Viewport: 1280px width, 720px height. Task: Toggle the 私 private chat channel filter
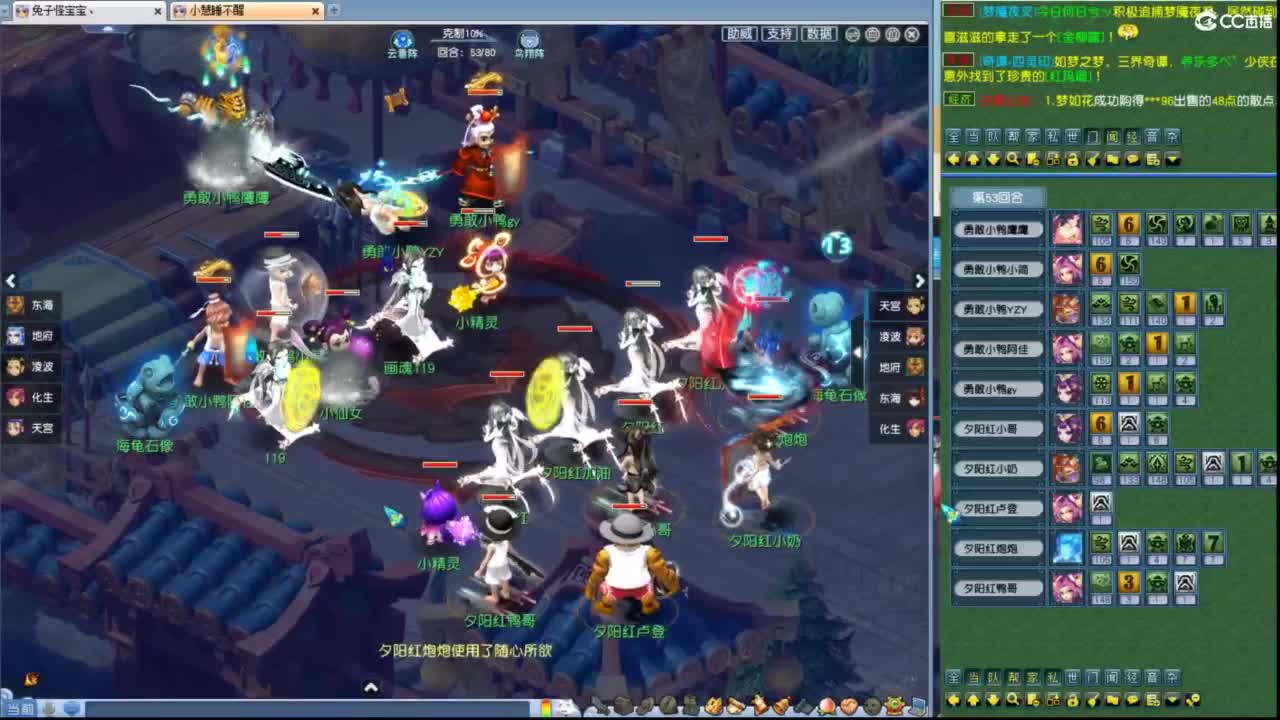click(x=1053, y=139)
